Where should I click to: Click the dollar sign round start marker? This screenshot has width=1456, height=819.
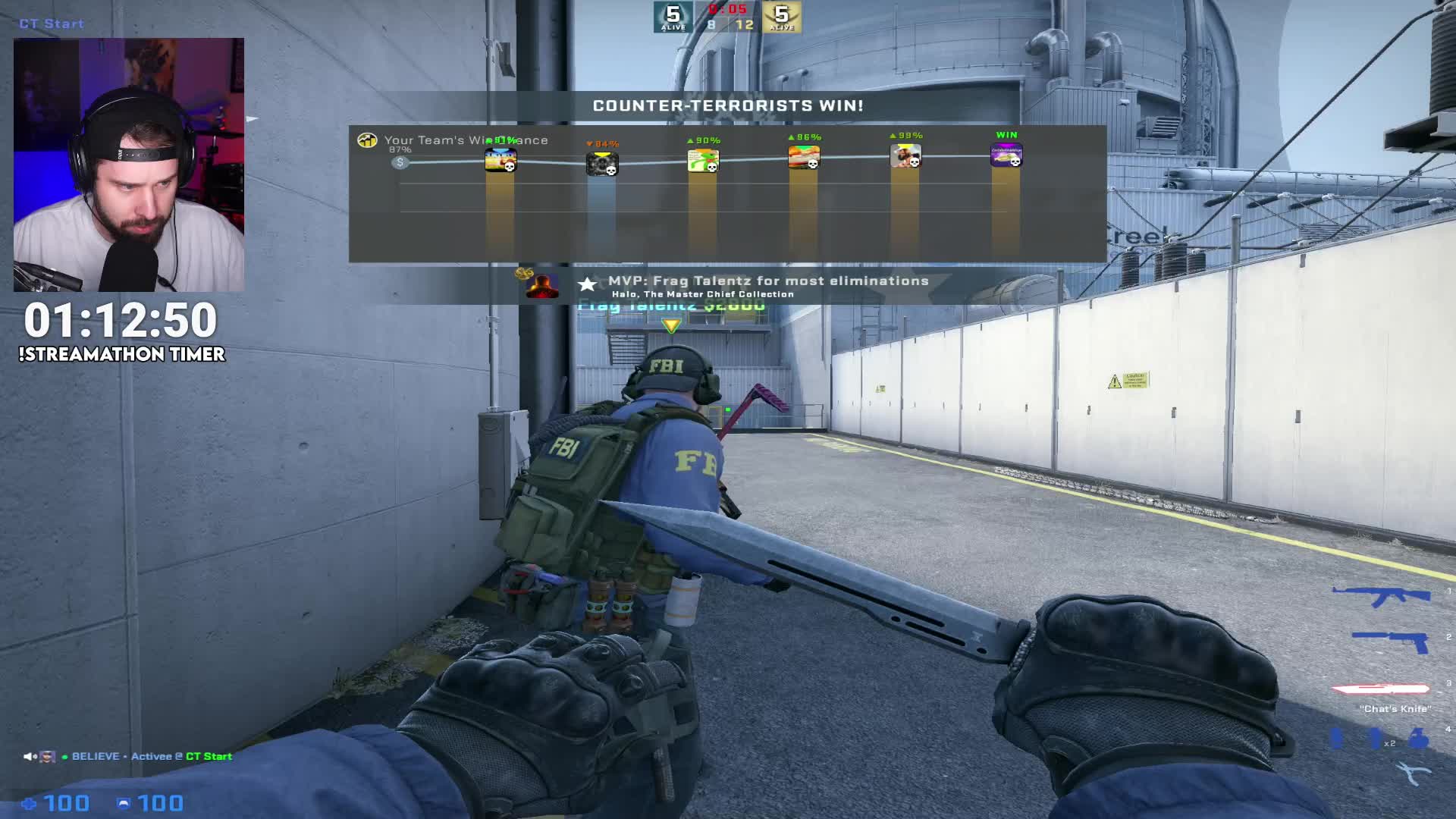(400, 162)
